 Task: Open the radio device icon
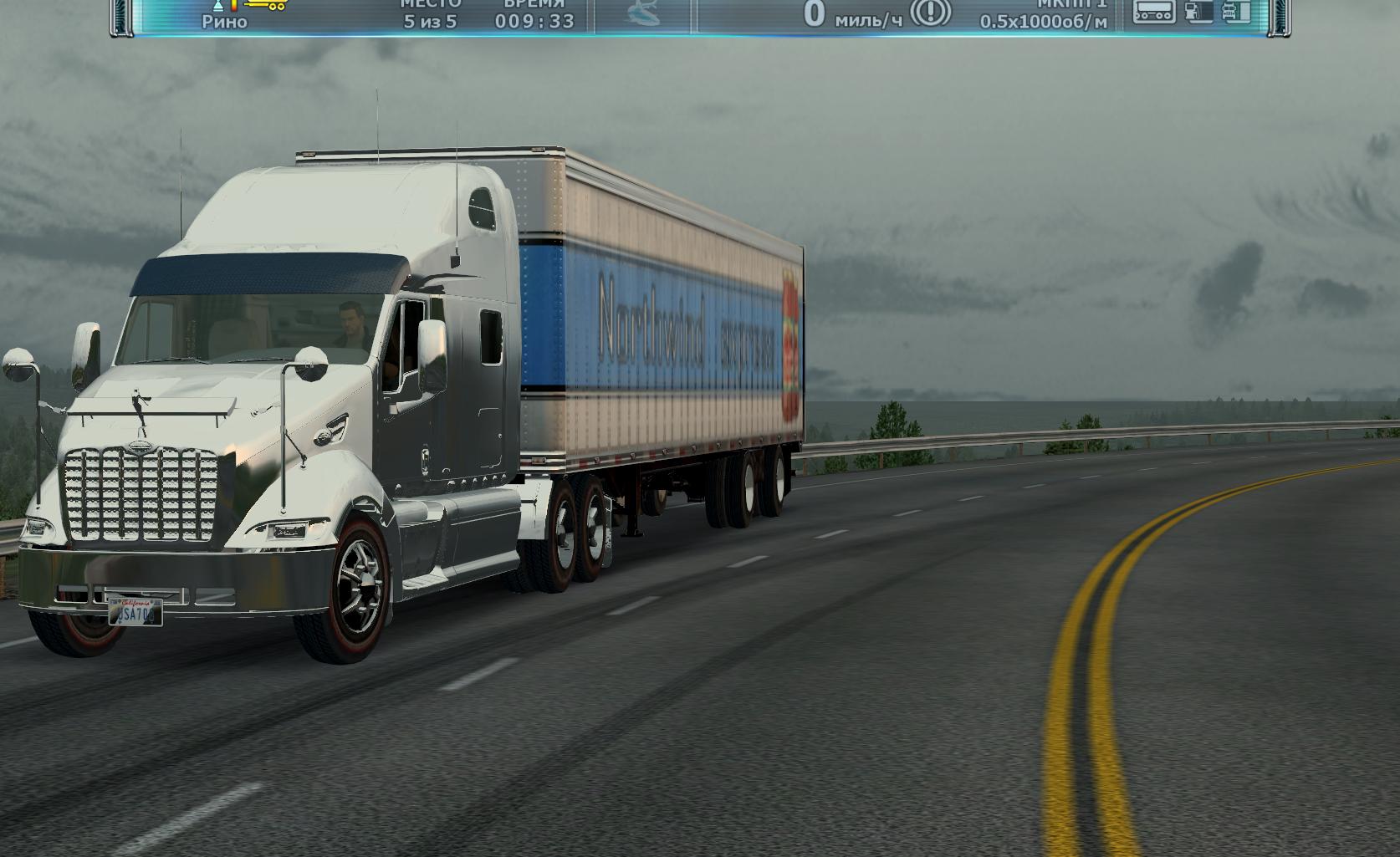coord(1153,12)
